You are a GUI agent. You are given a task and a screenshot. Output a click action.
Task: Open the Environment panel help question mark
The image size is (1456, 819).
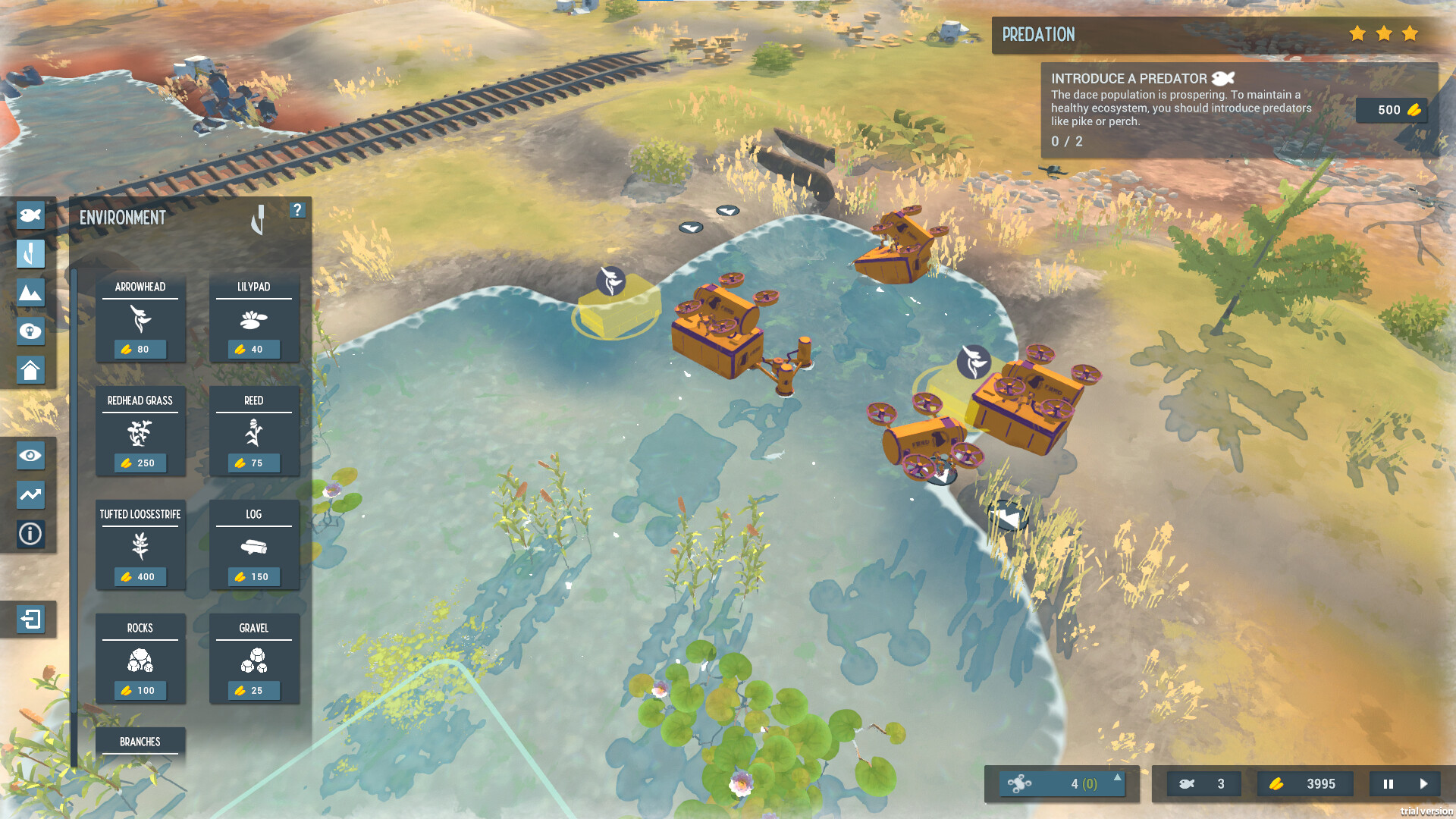297,210
